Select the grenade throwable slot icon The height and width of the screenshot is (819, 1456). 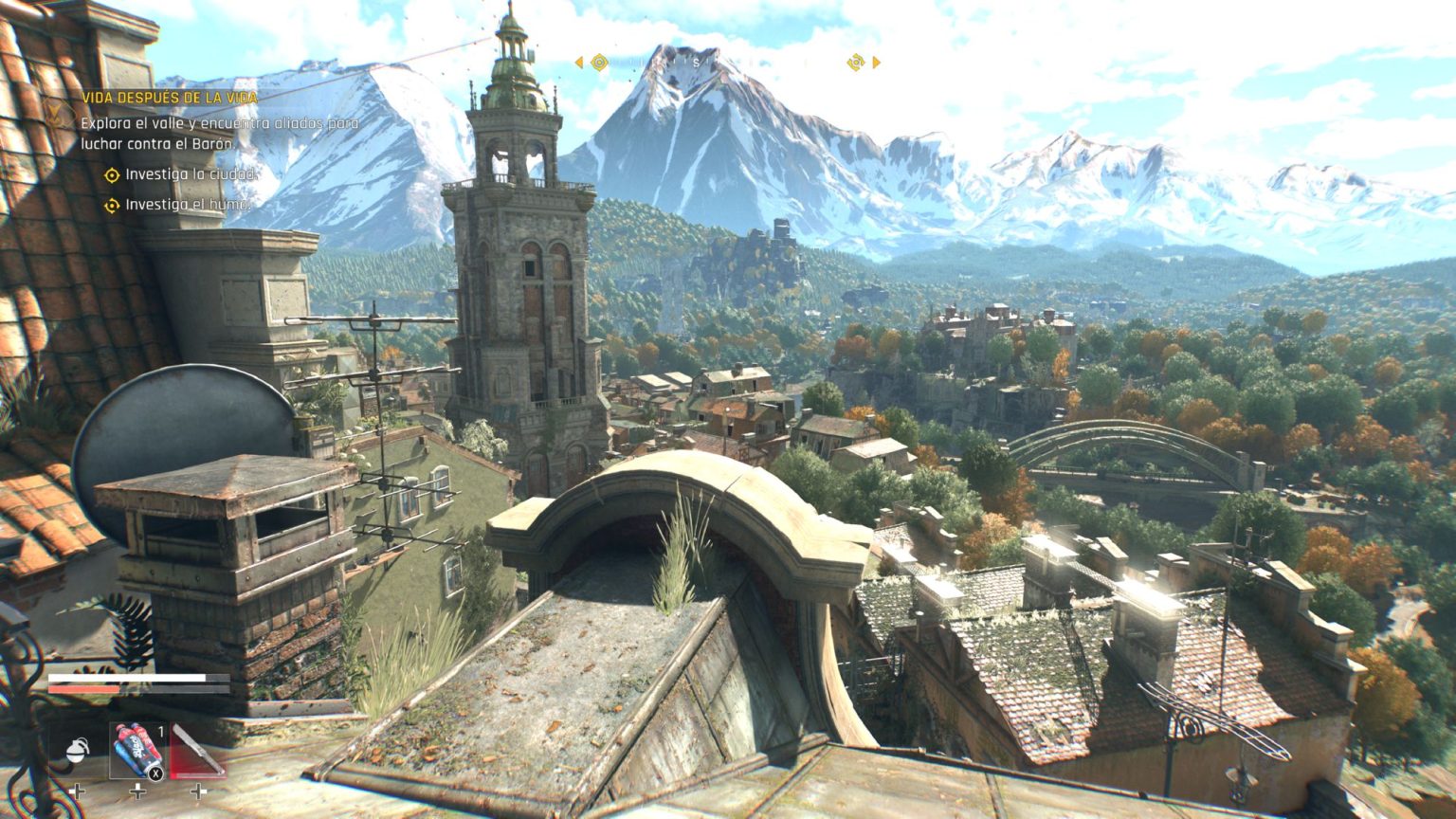pyautogui.click(x=77, y=751)
